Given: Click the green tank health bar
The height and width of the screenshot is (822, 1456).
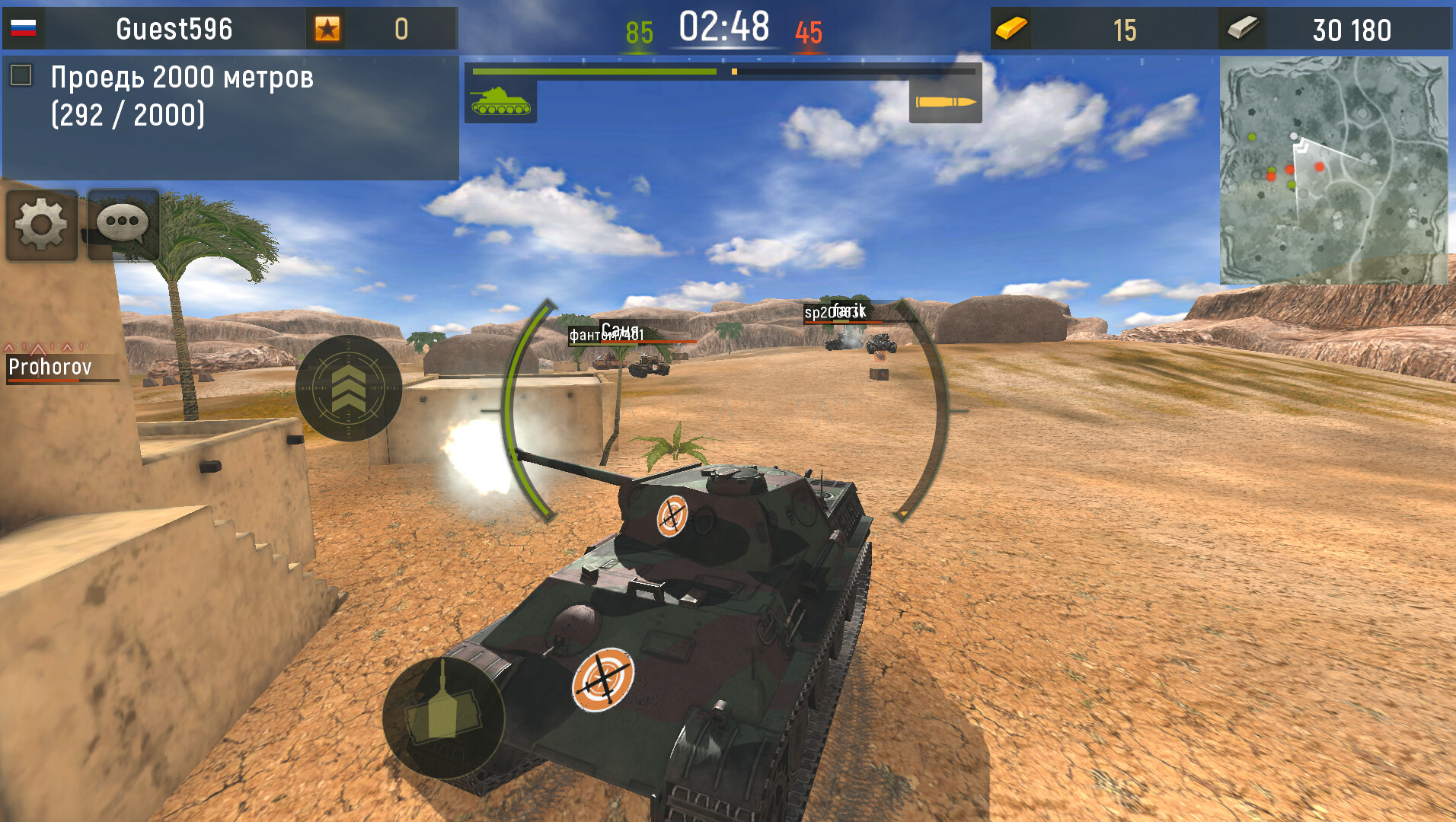Looking at the screenshot, I should [594, 70].
